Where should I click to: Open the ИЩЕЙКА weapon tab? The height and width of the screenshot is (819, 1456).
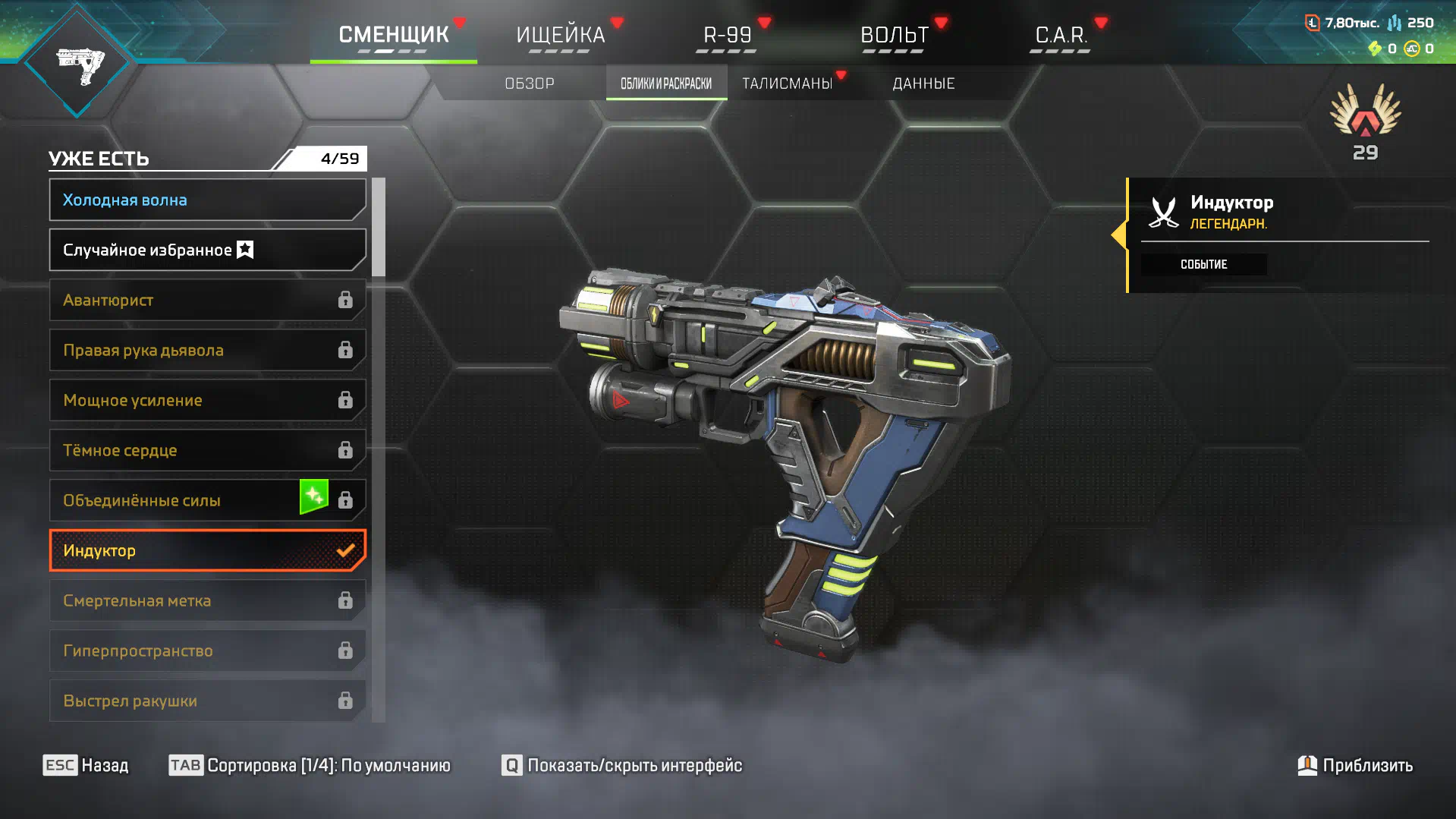(x=560, y=35)
